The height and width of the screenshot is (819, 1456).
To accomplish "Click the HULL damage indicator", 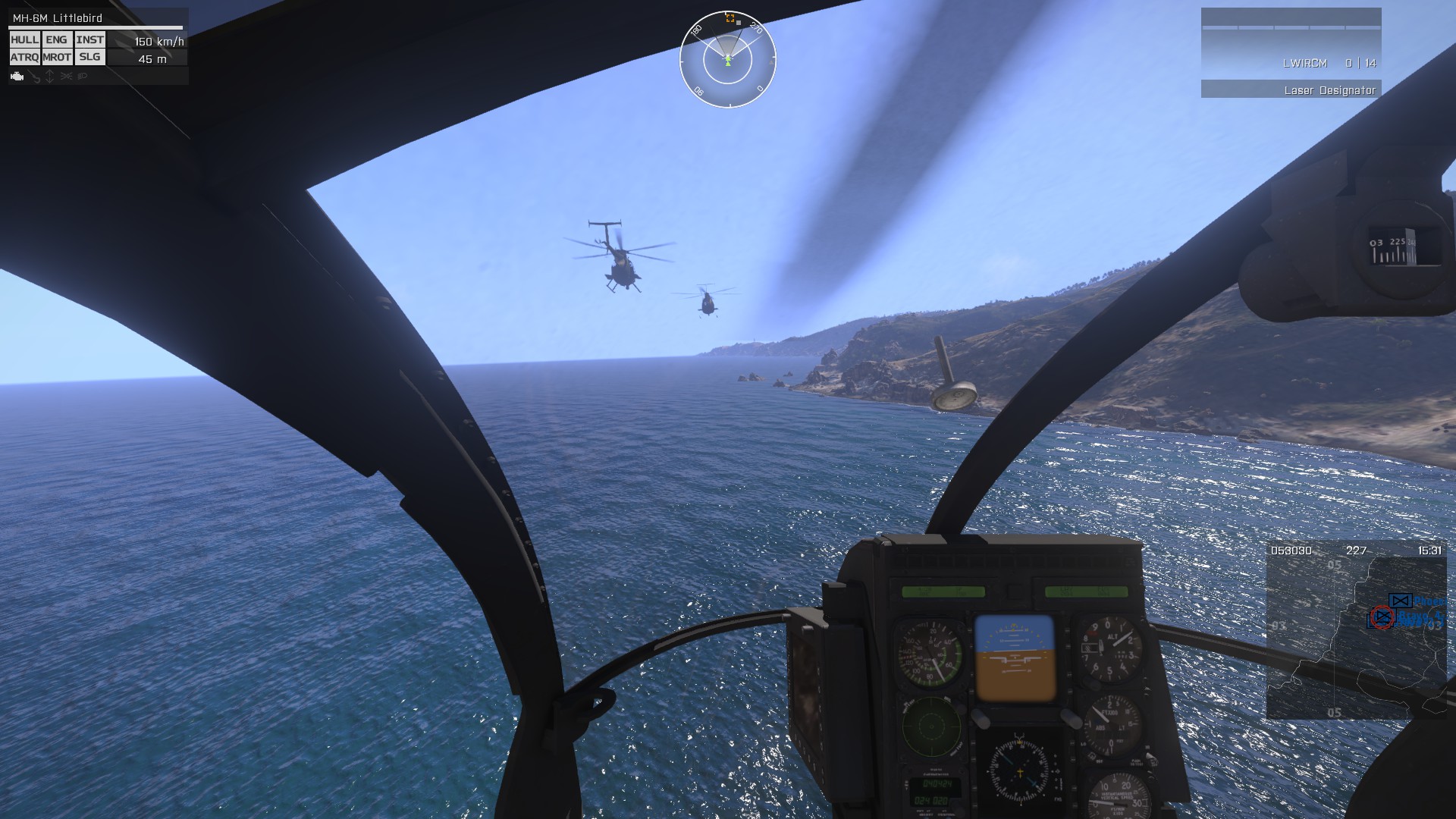I will pyautogui.click(x=24, y=40).
